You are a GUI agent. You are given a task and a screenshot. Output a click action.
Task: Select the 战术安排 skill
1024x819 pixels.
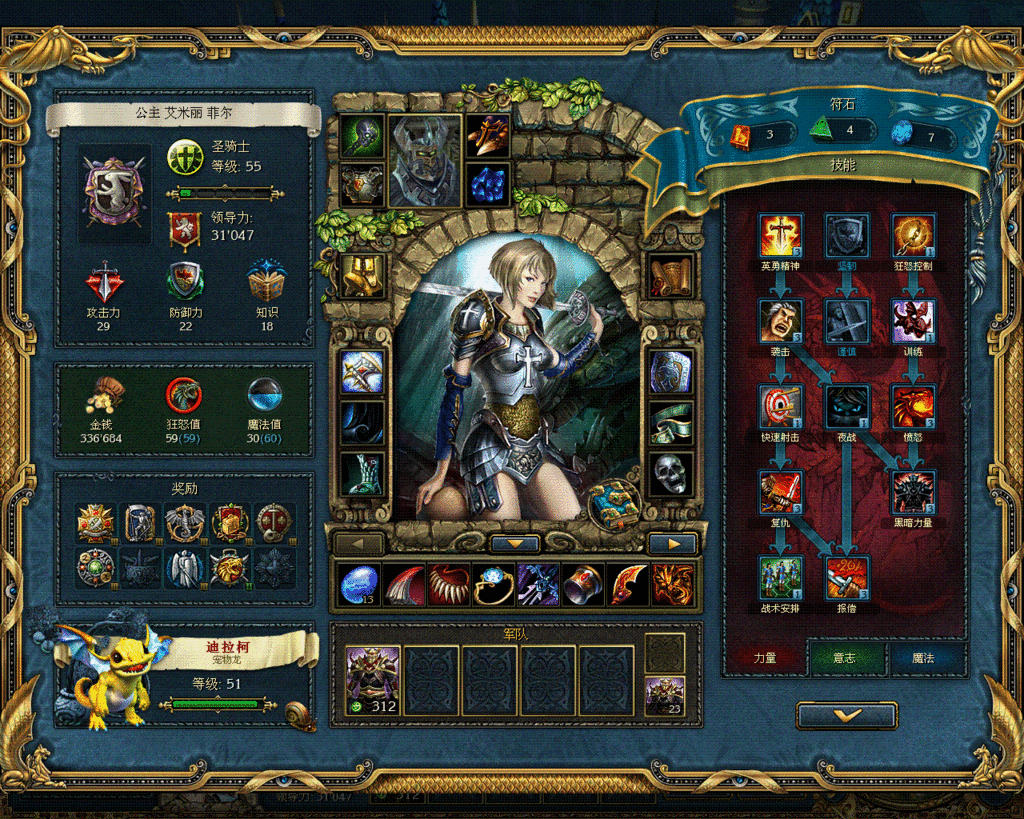tap(780, 578)
